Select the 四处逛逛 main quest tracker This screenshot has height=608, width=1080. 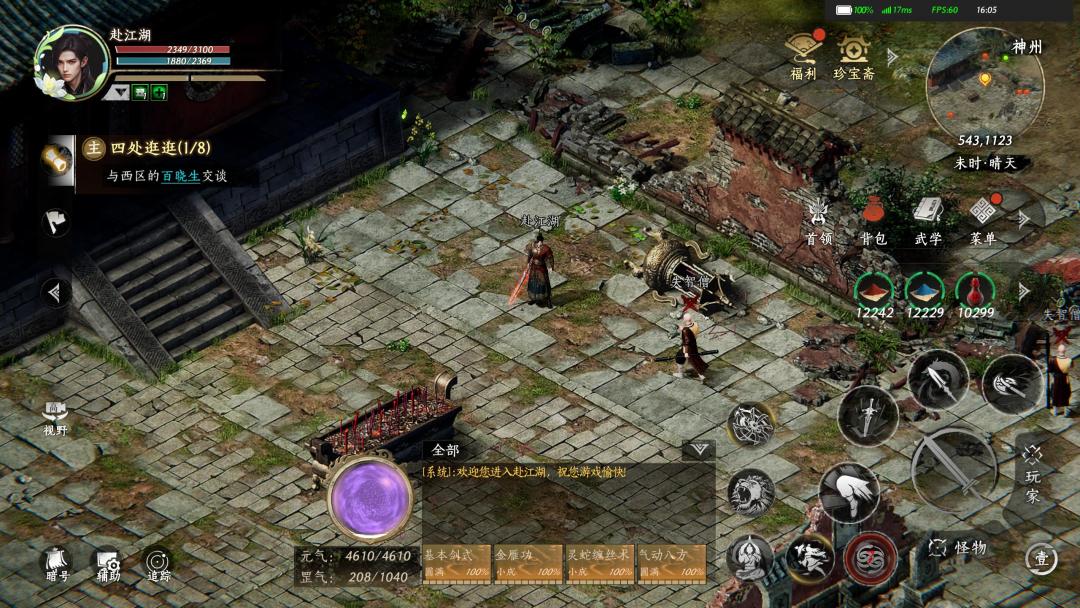[x=160, y=149]
